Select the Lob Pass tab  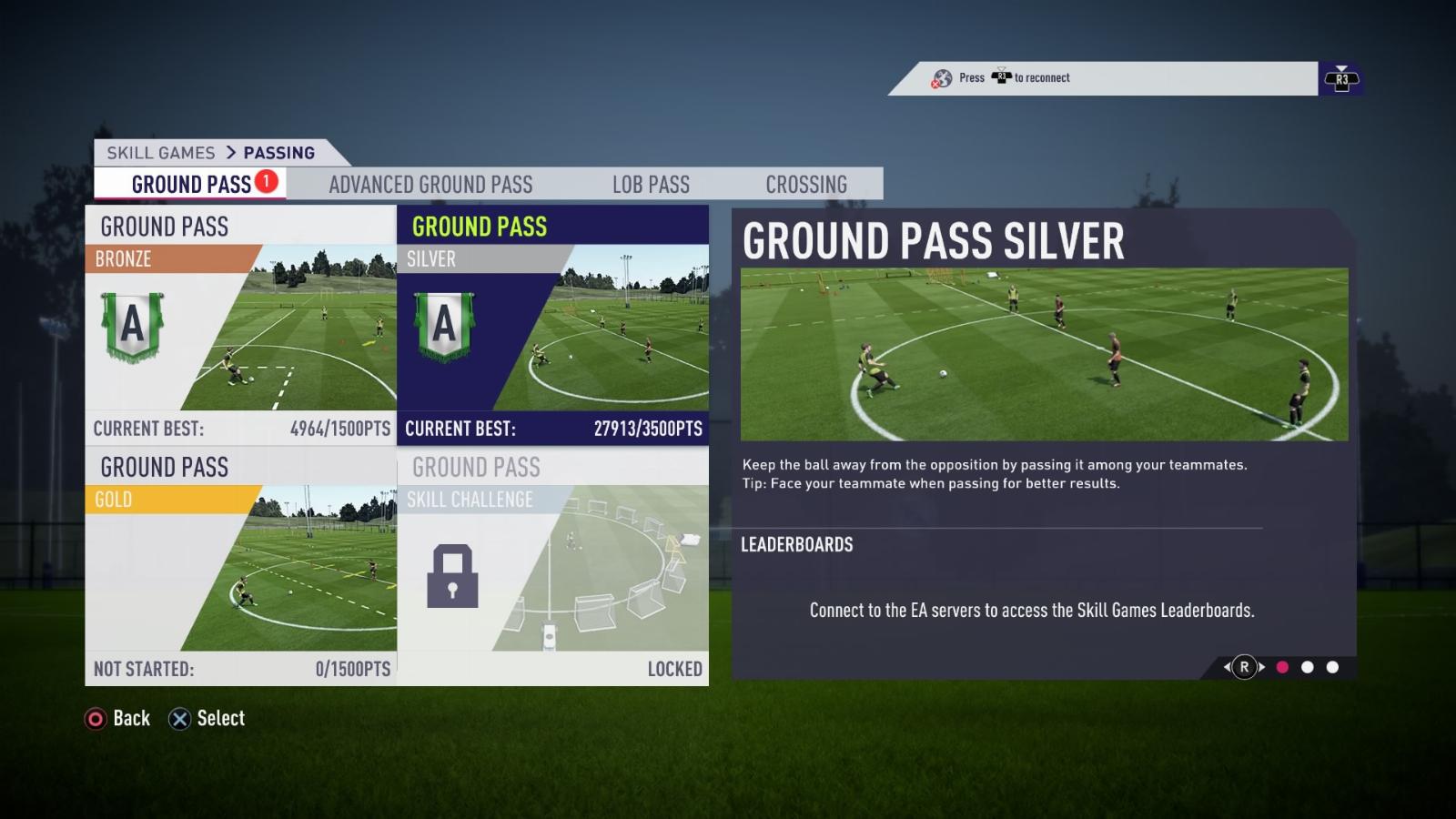point(651,184)
